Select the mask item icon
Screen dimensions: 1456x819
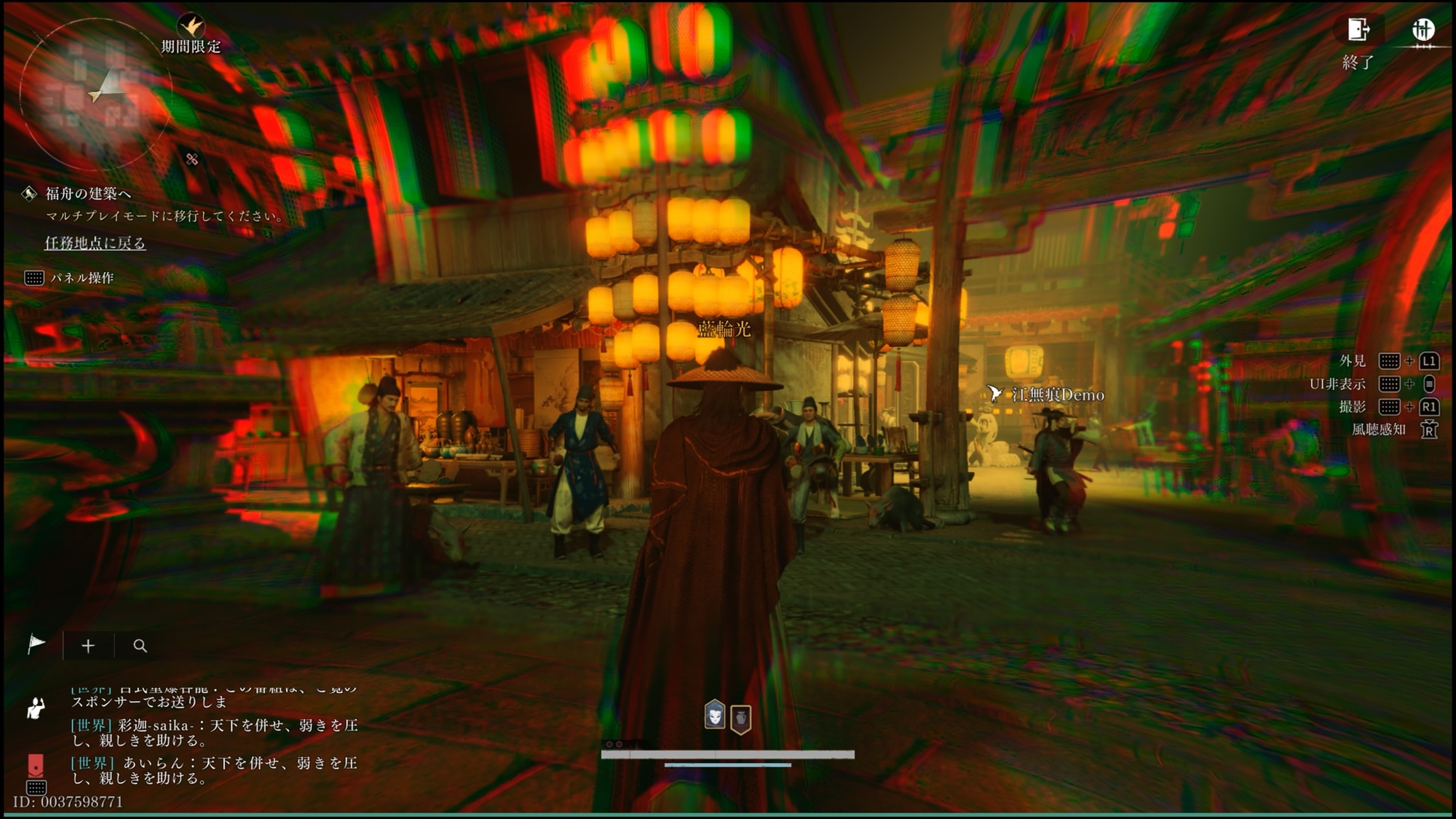pos(715,715)
